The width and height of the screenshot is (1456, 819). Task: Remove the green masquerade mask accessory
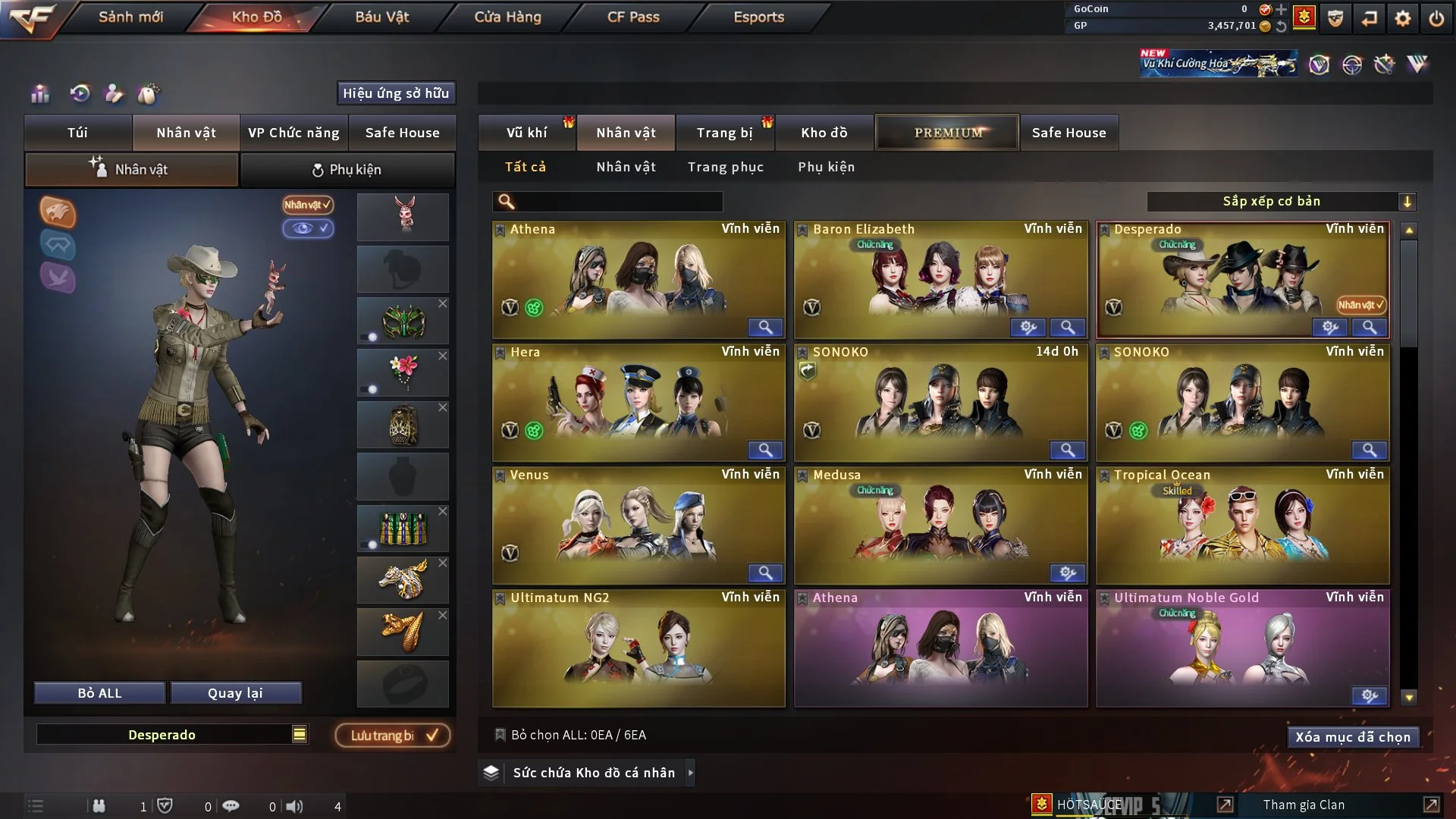click(443, 303)
